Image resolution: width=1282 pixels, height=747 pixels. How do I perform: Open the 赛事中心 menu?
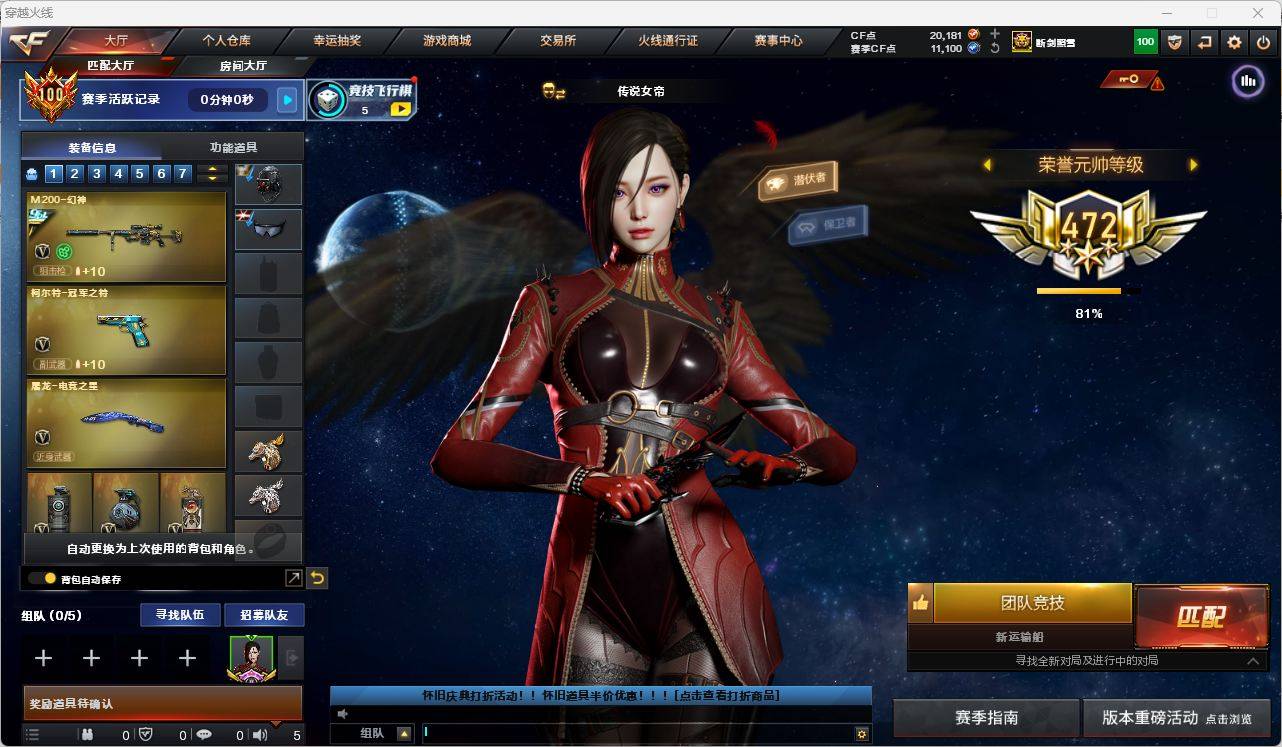pyautogui.click(x=778, y=41)
